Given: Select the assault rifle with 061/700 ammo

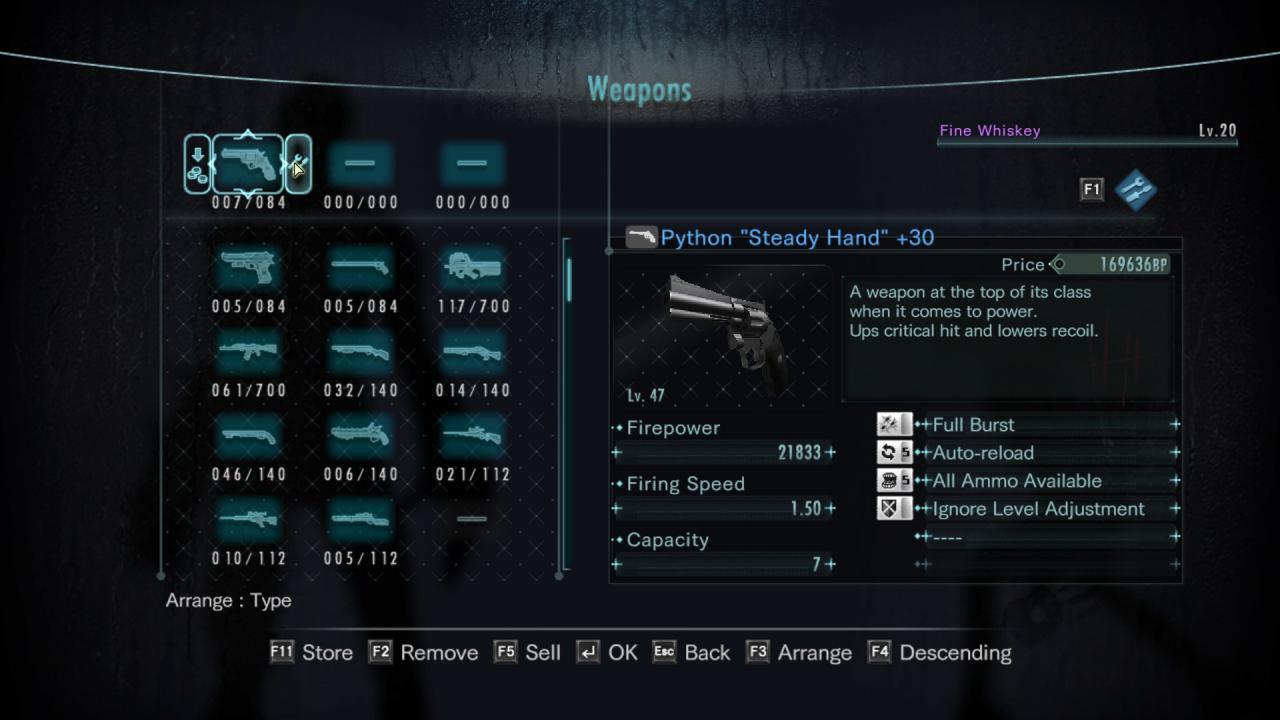Looking at the screenshot, I should point(248,352).
